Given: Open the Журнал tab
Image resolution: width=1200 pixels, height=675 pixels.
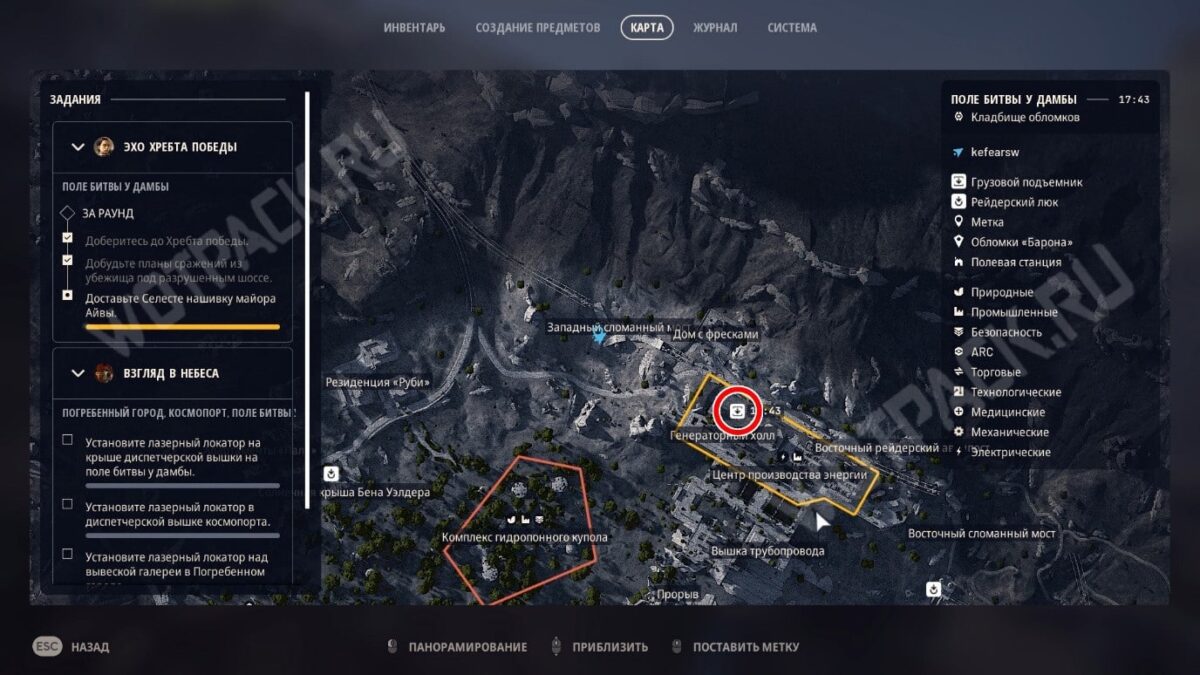Looking at the screenshot, I should (715, 28).
